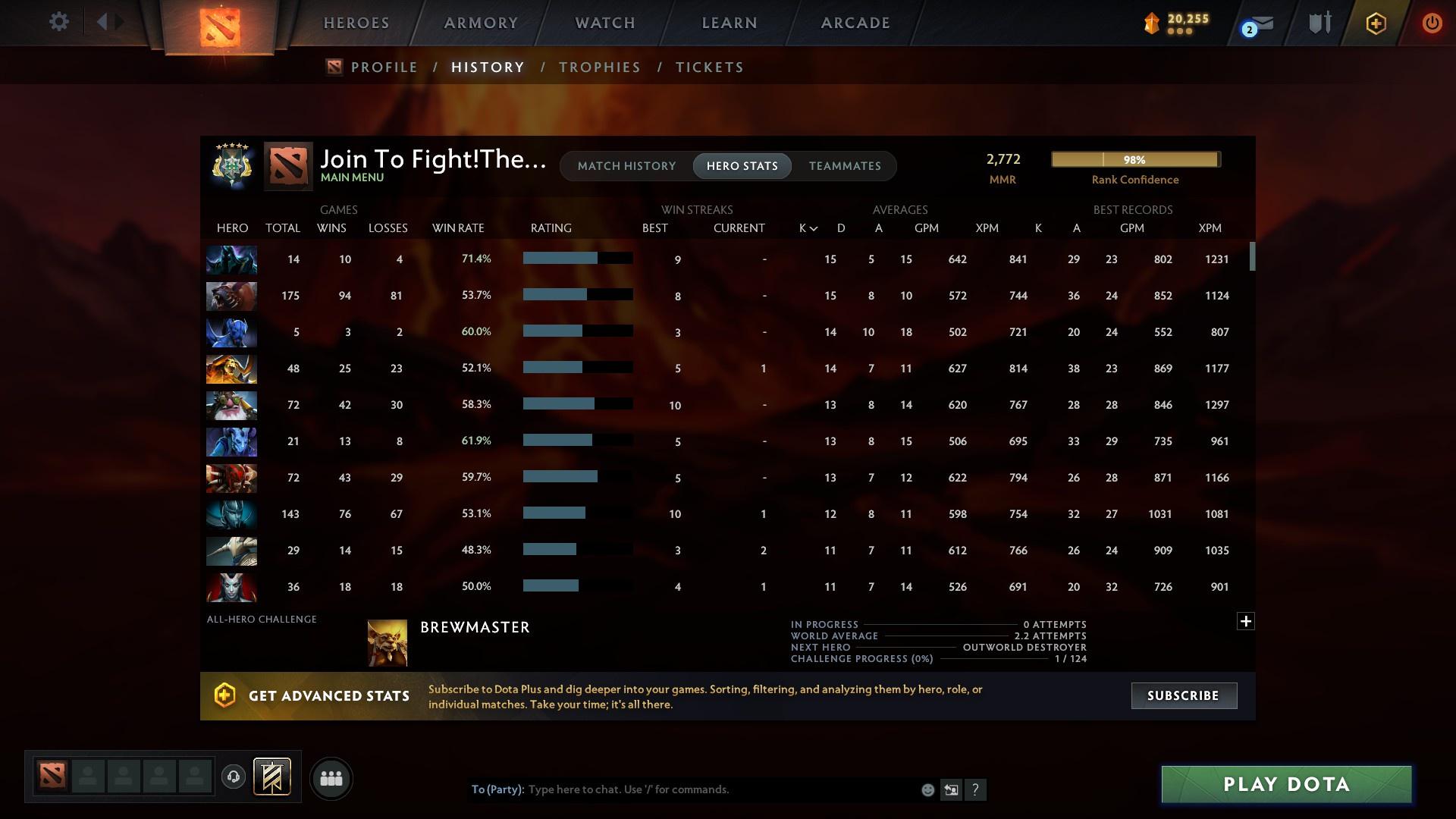Viewport: 1456px width, 819px height.
Task: Switch to the MATCH HISTORY tab
Action: (626, 165)
